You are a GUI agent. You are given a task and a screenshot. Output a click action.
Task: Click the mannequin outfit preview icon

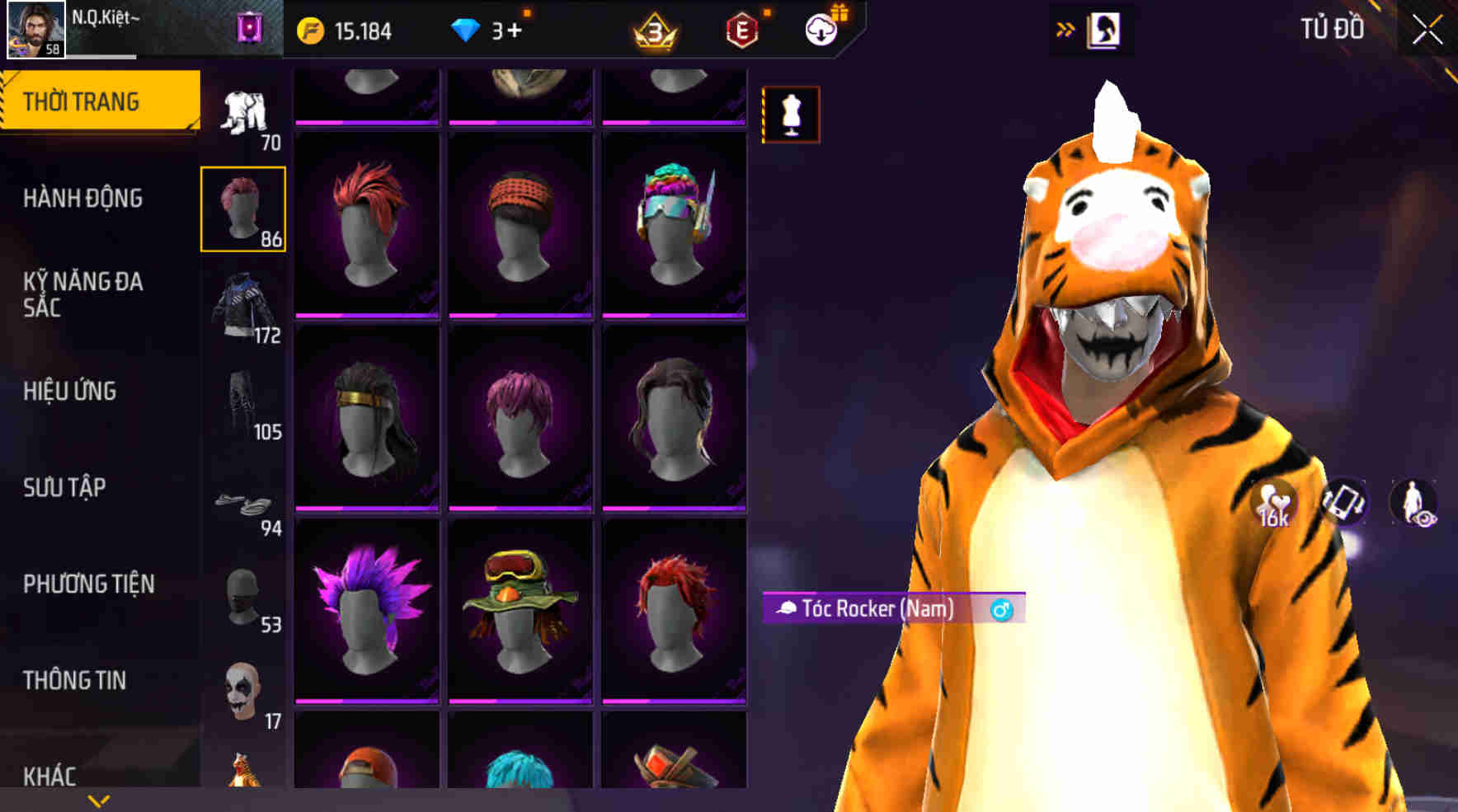pos(789,115)
